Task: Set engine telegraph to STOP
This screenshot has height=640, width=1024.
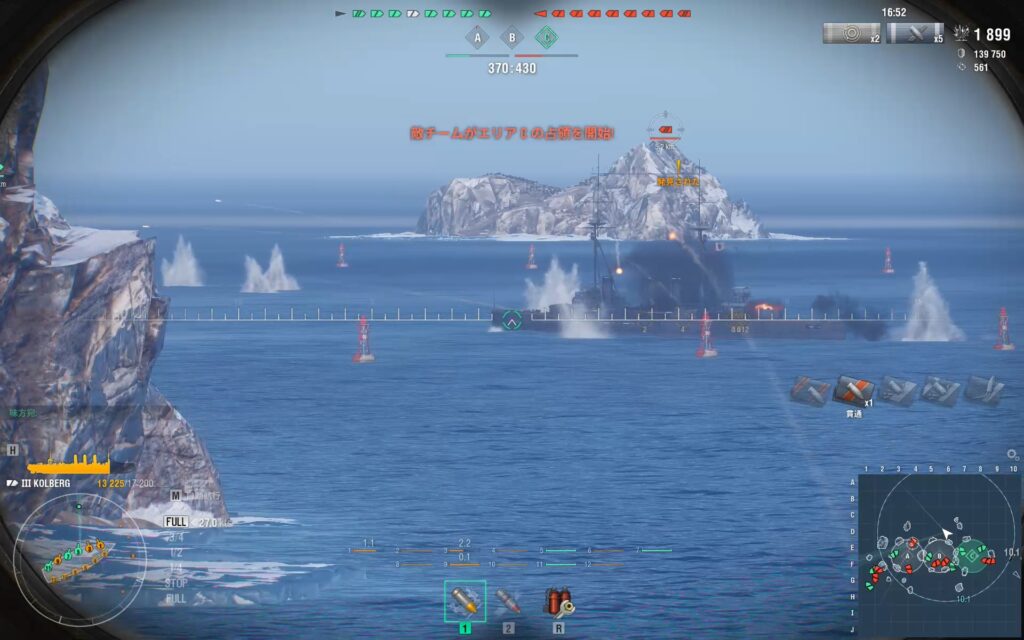Action: coord(176,582)
